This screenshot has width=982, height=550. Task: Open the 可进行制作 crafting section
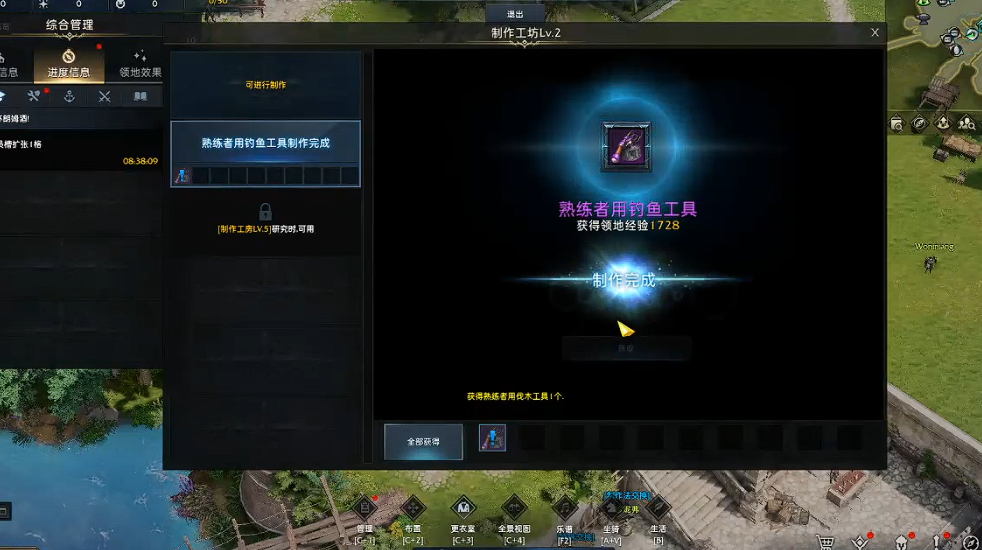265,85
